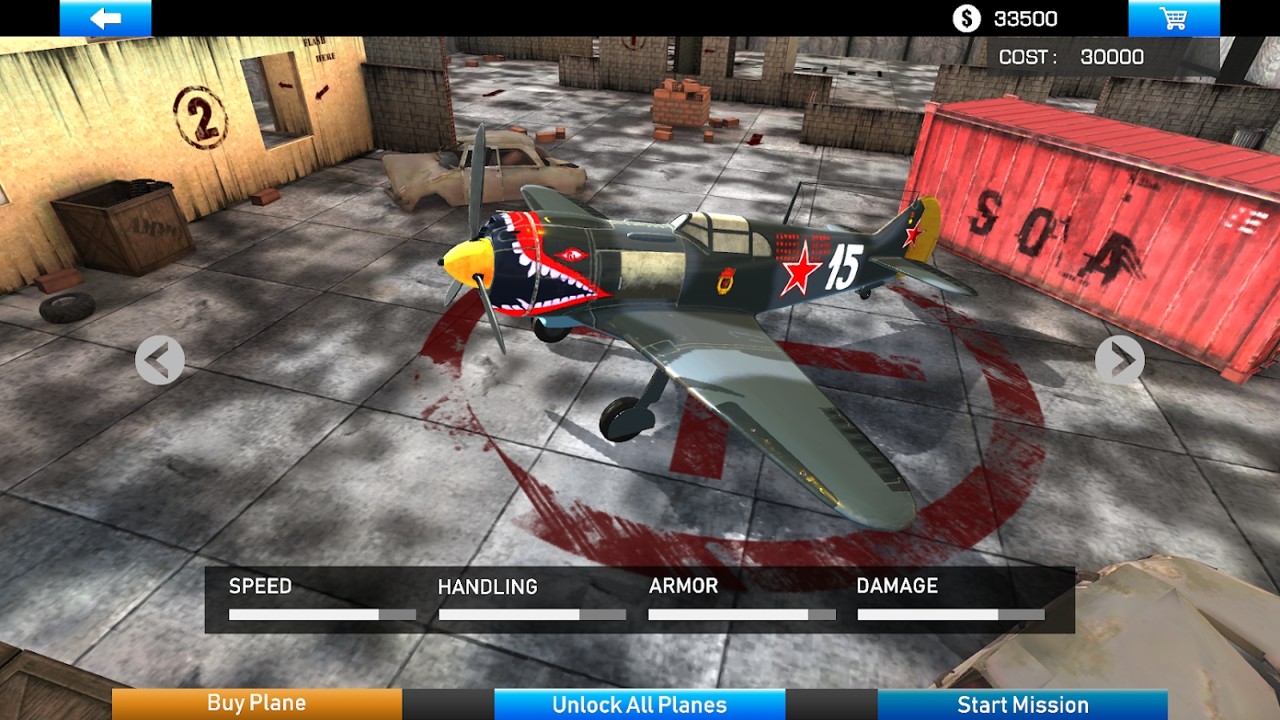The width and height of the screenshot is (1280, 720).
Task: Tap the coin currency icon
Action: 965,17
